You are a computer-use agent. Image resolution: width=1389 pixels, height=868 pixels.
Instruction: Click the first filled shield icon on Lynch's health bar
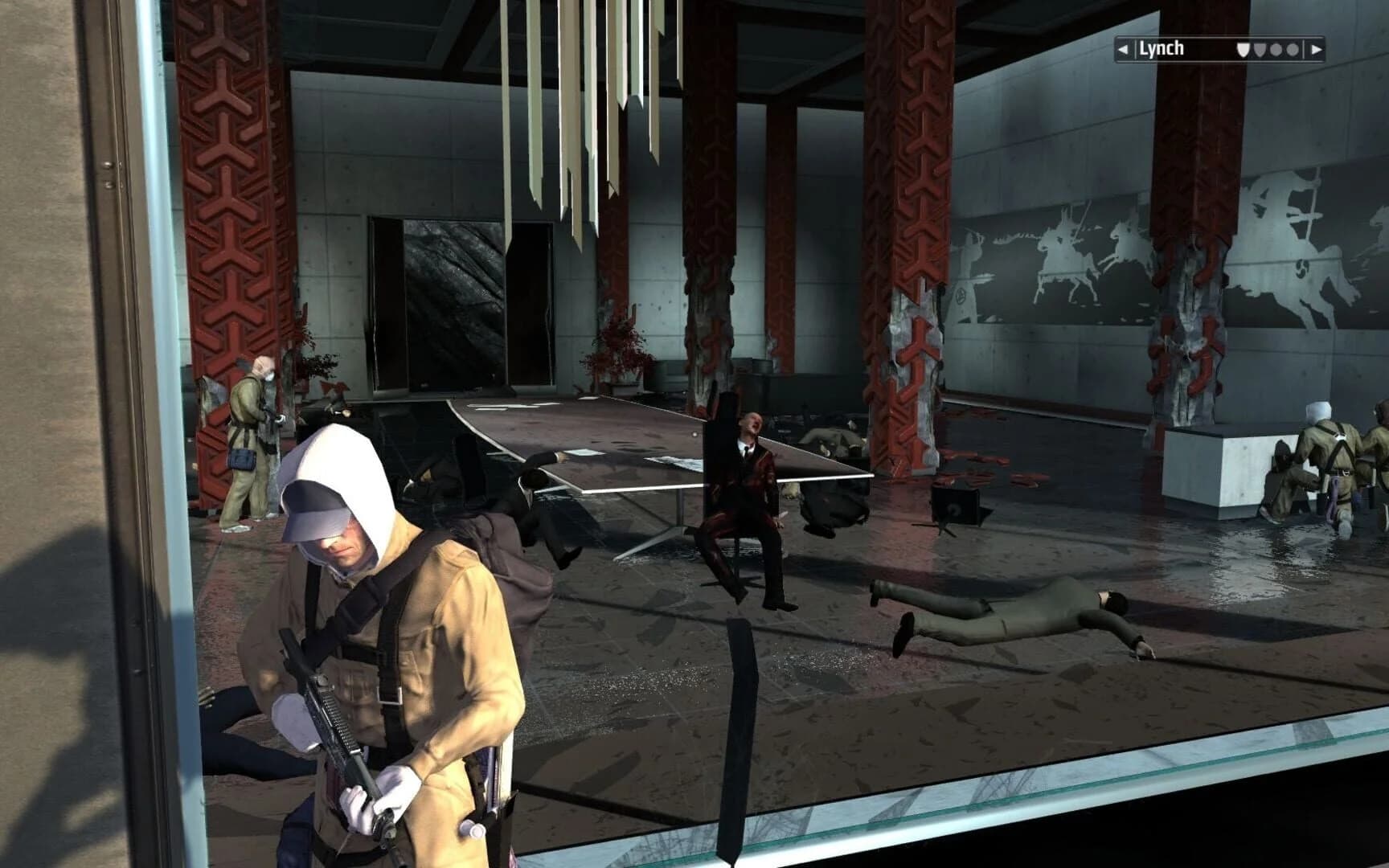(x=1244, y=50)
